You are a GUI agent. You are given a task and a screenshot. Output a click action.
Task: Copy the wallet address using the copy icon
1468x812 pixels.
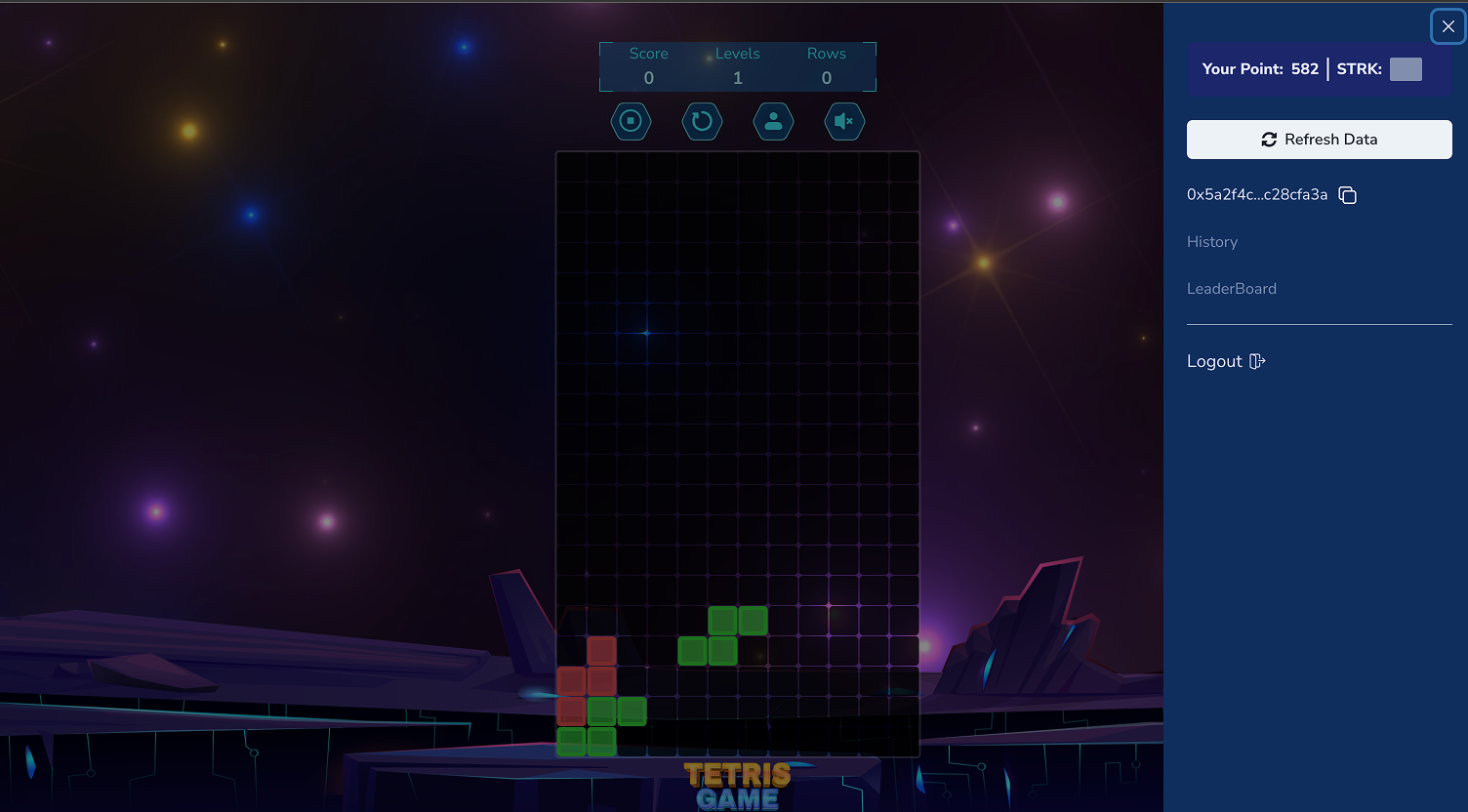point(1348,195)
